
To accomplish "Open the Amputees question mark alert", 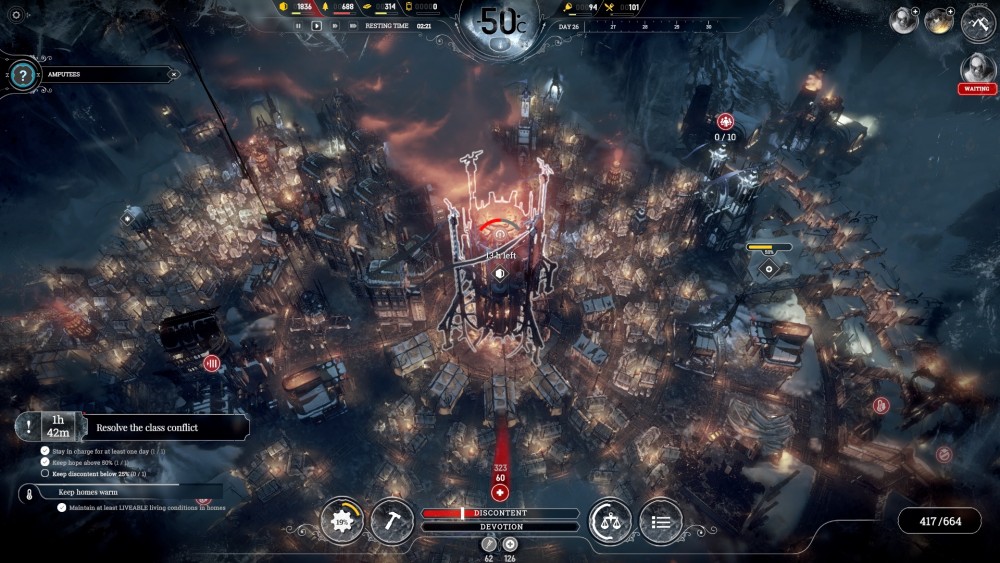I will 21,74.
